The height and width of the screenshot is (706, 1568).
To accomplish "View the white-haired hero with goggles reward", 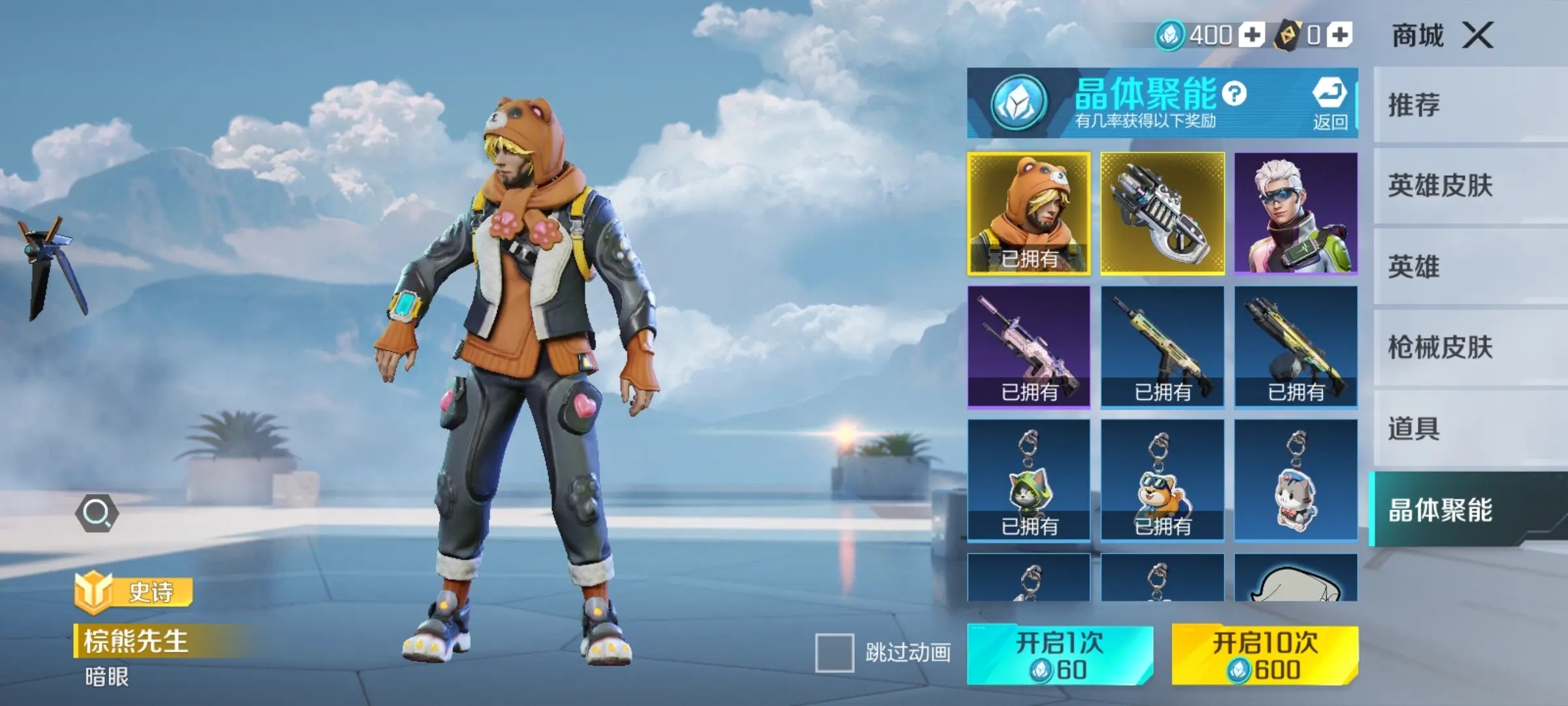I will click(1296, 213).
